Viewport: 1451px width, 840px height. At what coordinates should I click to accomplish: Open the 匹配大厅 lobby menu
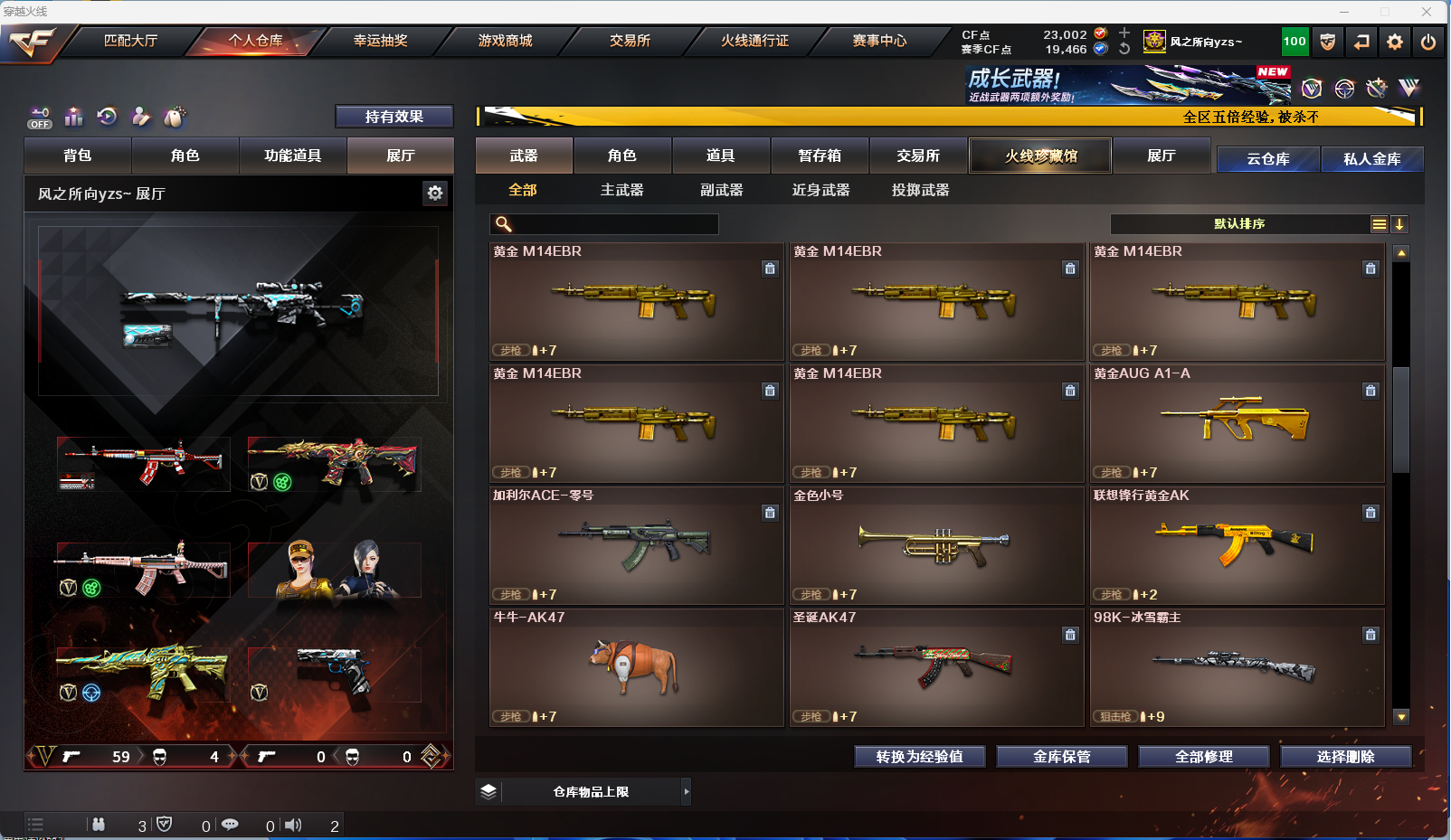[131, 41]
